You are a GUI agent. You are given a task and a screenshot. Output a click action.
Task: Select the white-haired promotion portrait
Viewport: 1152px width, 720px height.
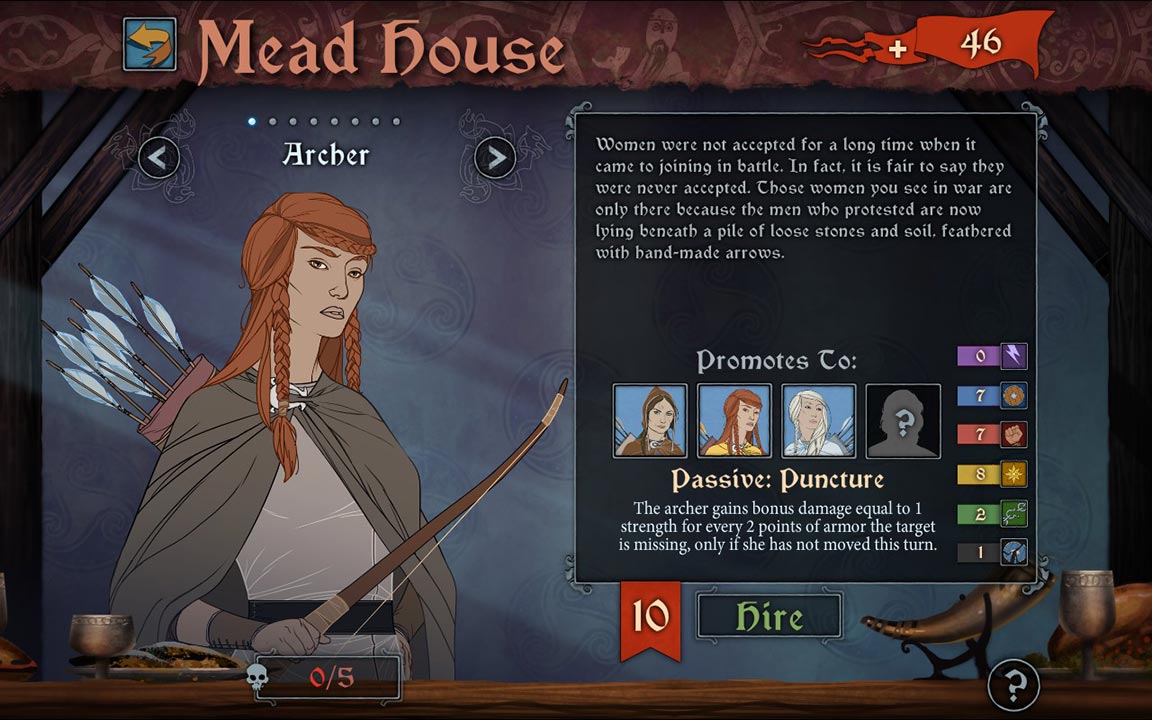click(x=818, y=421)
